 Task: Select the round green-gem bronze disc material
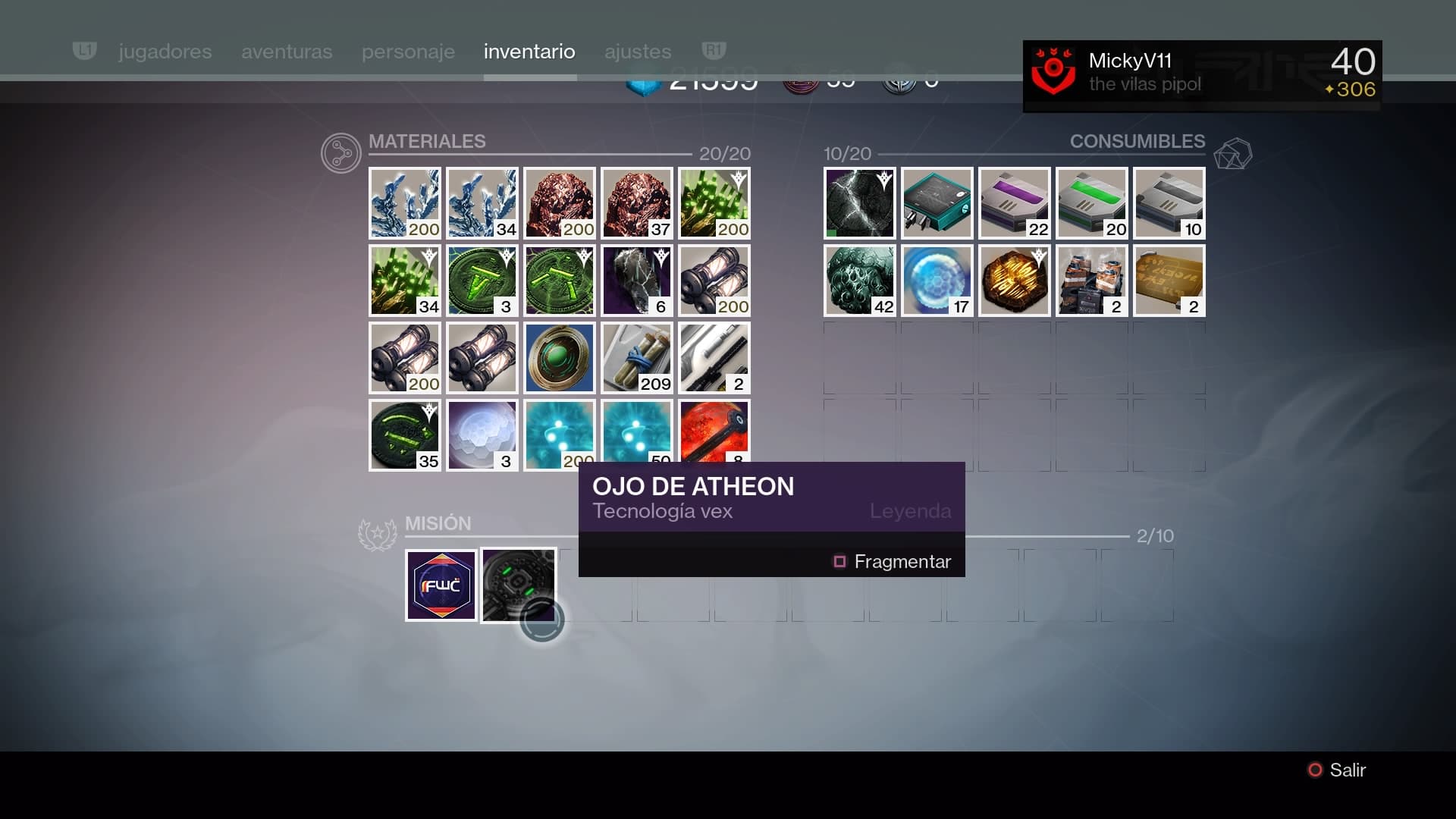coord(560,358)
